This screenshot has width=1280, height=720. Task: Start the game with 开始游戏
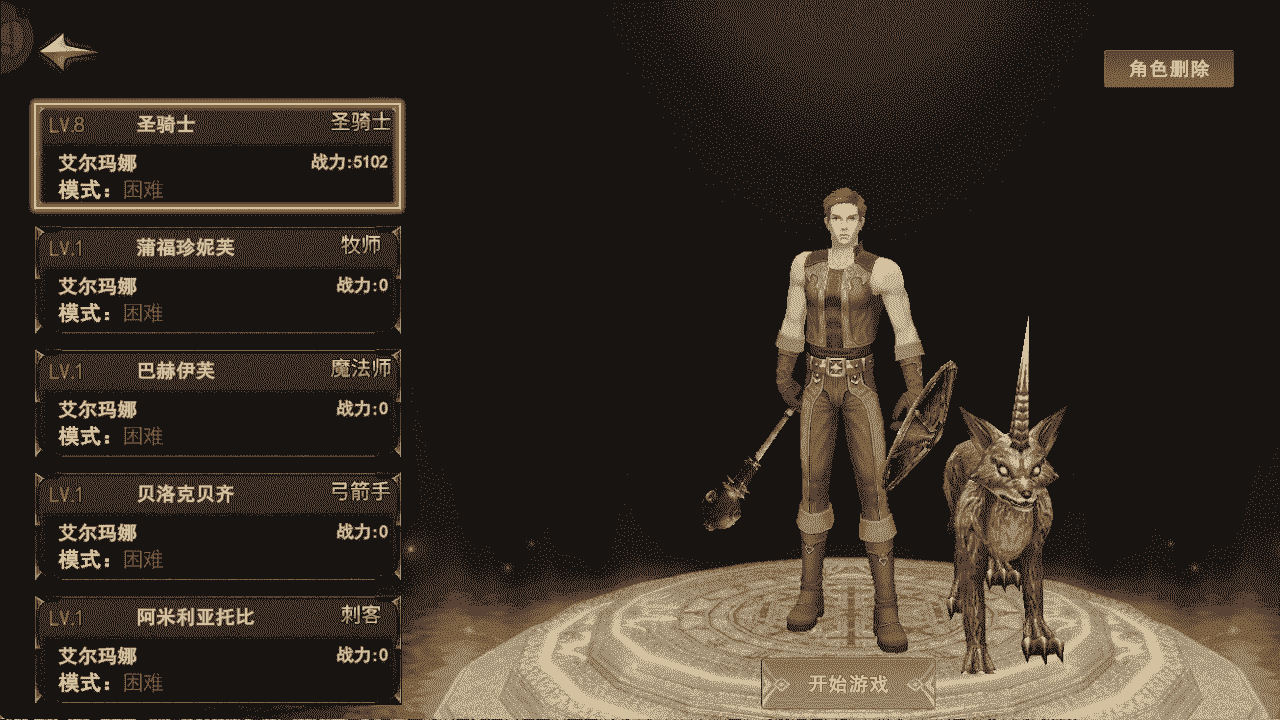[x=848, y=685]
